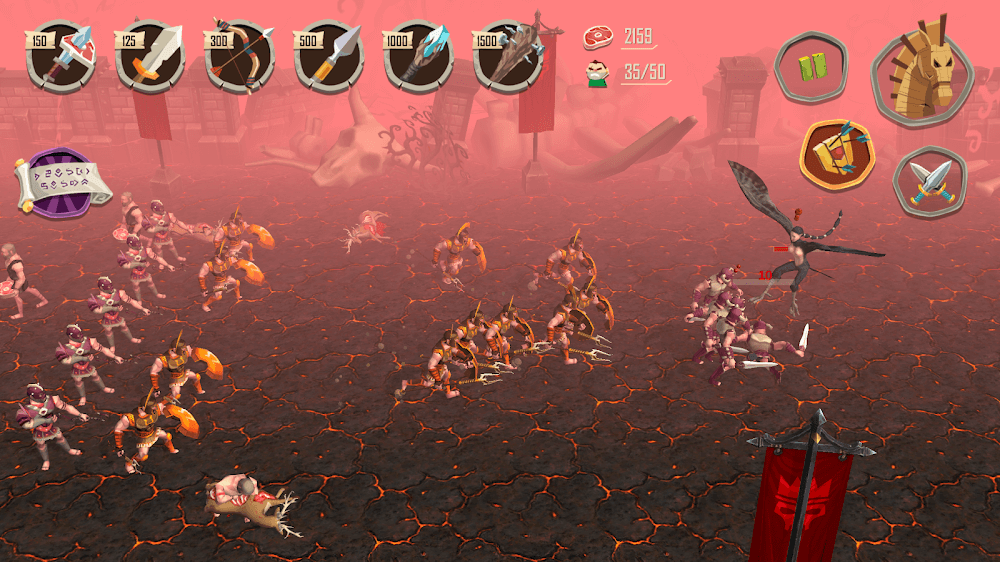The image size is (1000, 562).
Task: Select the shield with arrows defend command
Action: 837,155
